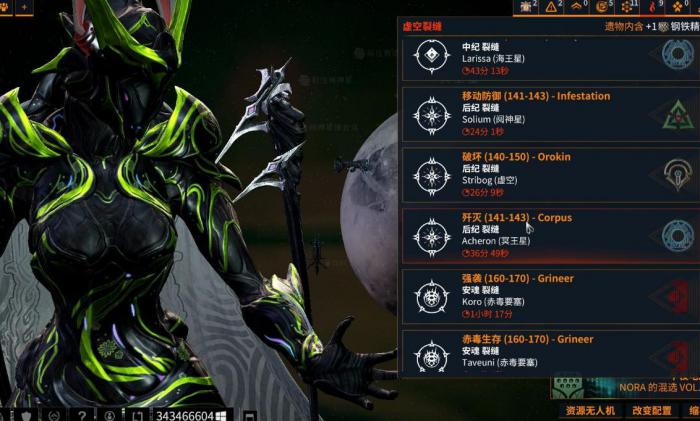Open the question mark help icon

click(x=81, y=415)
